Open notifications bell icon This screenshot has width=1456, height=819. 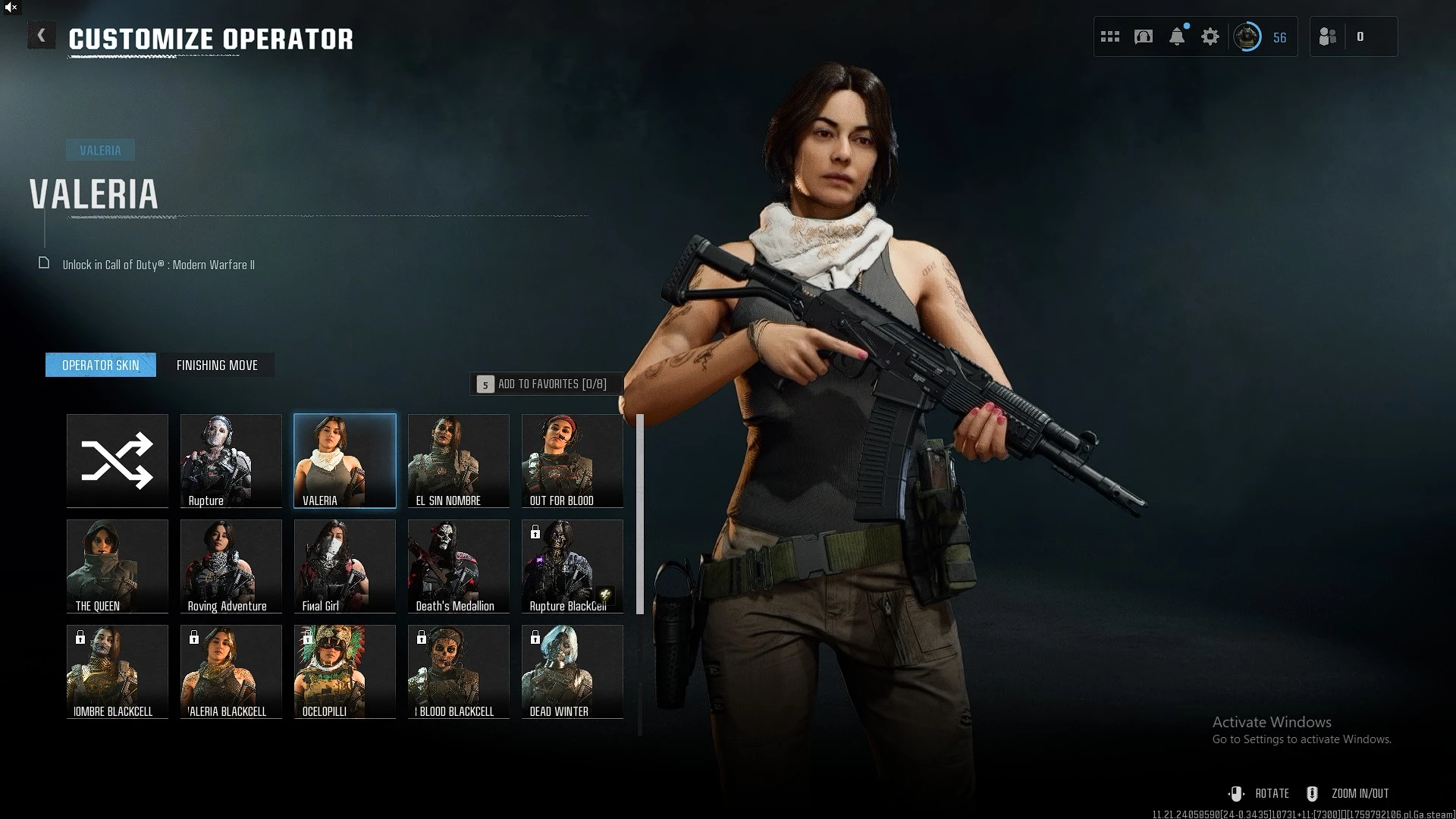pyautogui.click(x=1177, y=36)
